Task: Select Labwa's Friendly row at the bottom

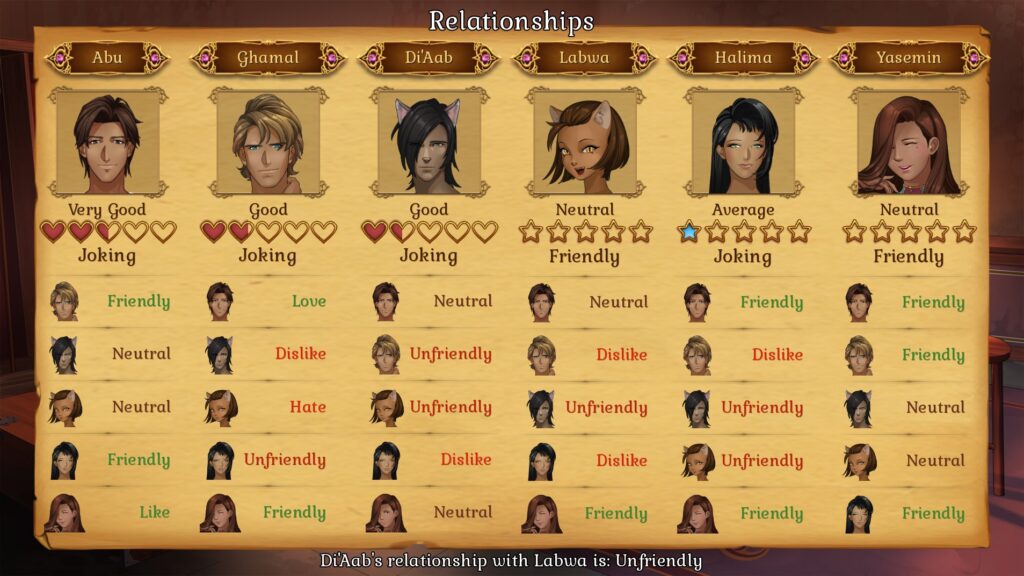Action: (585, 513)
